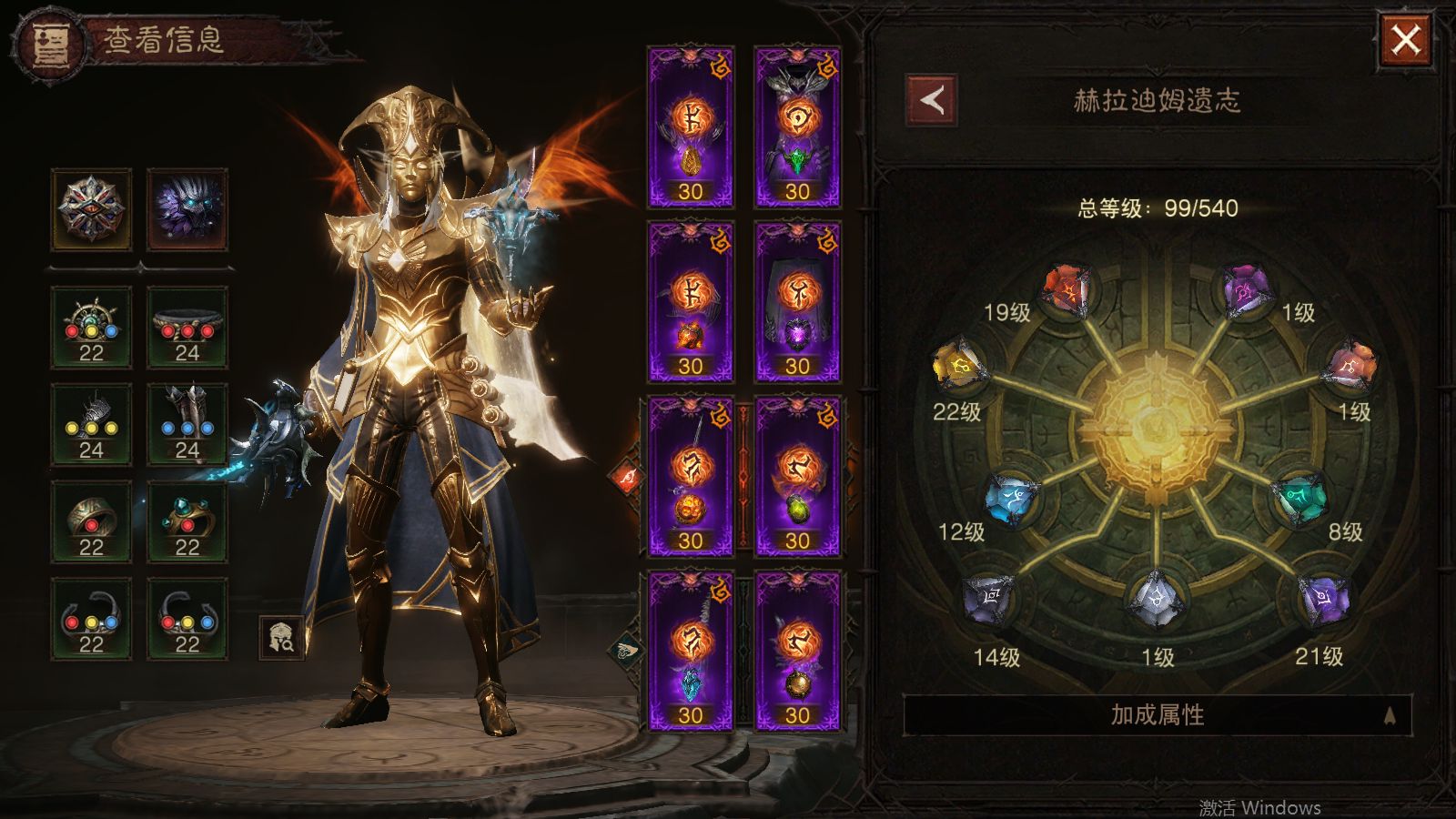
Task: Open the belt slot with red gems
Action: [x=187, y=328]
